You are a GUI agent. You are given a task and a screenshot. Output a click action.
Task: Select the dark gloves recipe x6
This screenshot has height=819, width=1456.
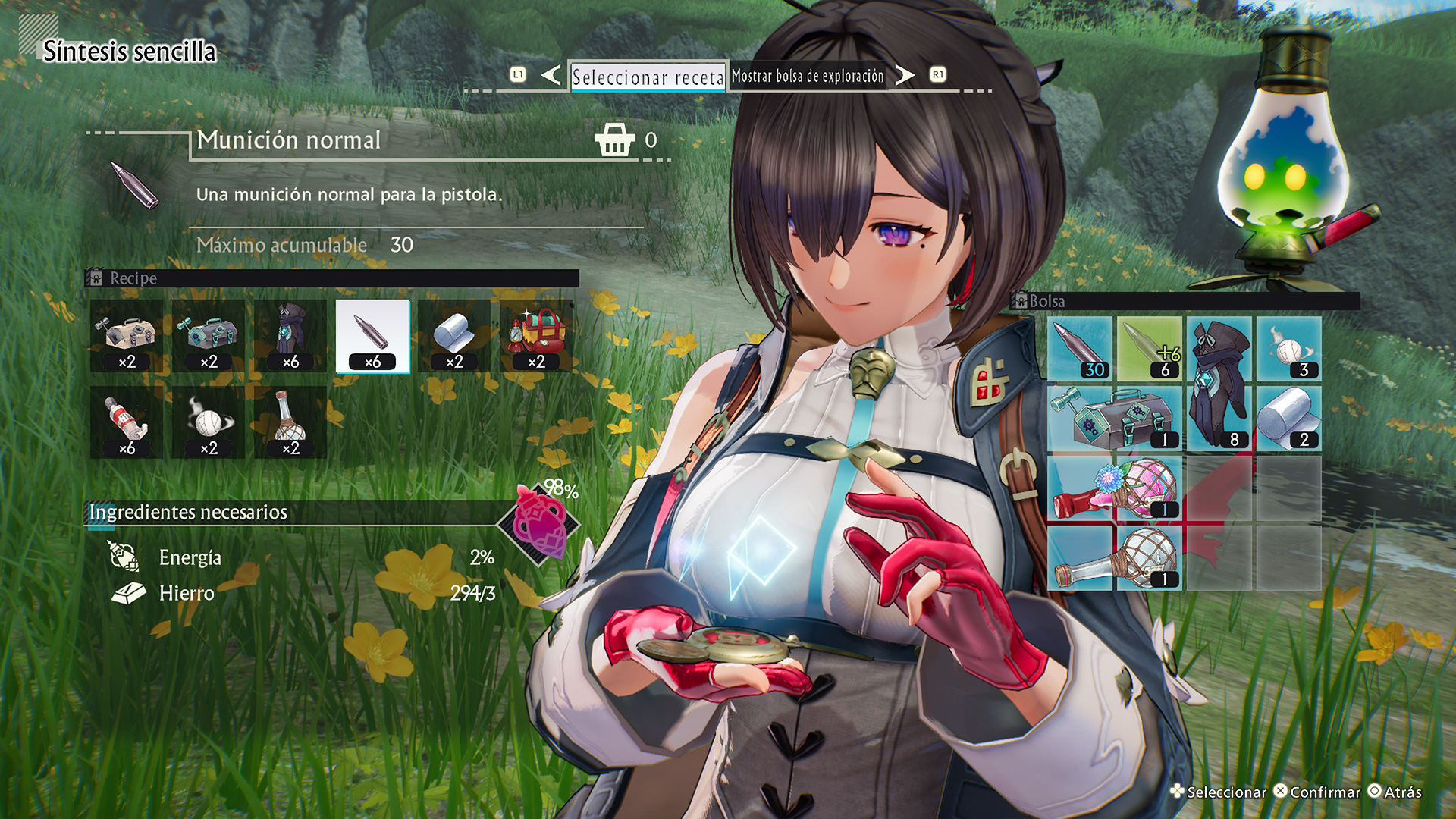coord(290,336)
